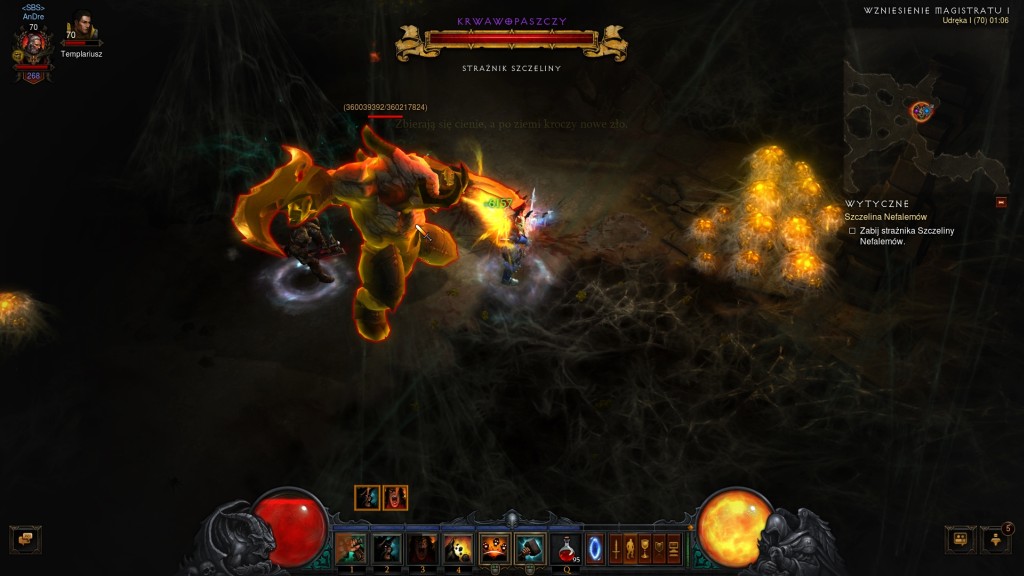The image size is (1024, 576).
Task: Activate the skill in hotbar slot 1
Action: 350,548
